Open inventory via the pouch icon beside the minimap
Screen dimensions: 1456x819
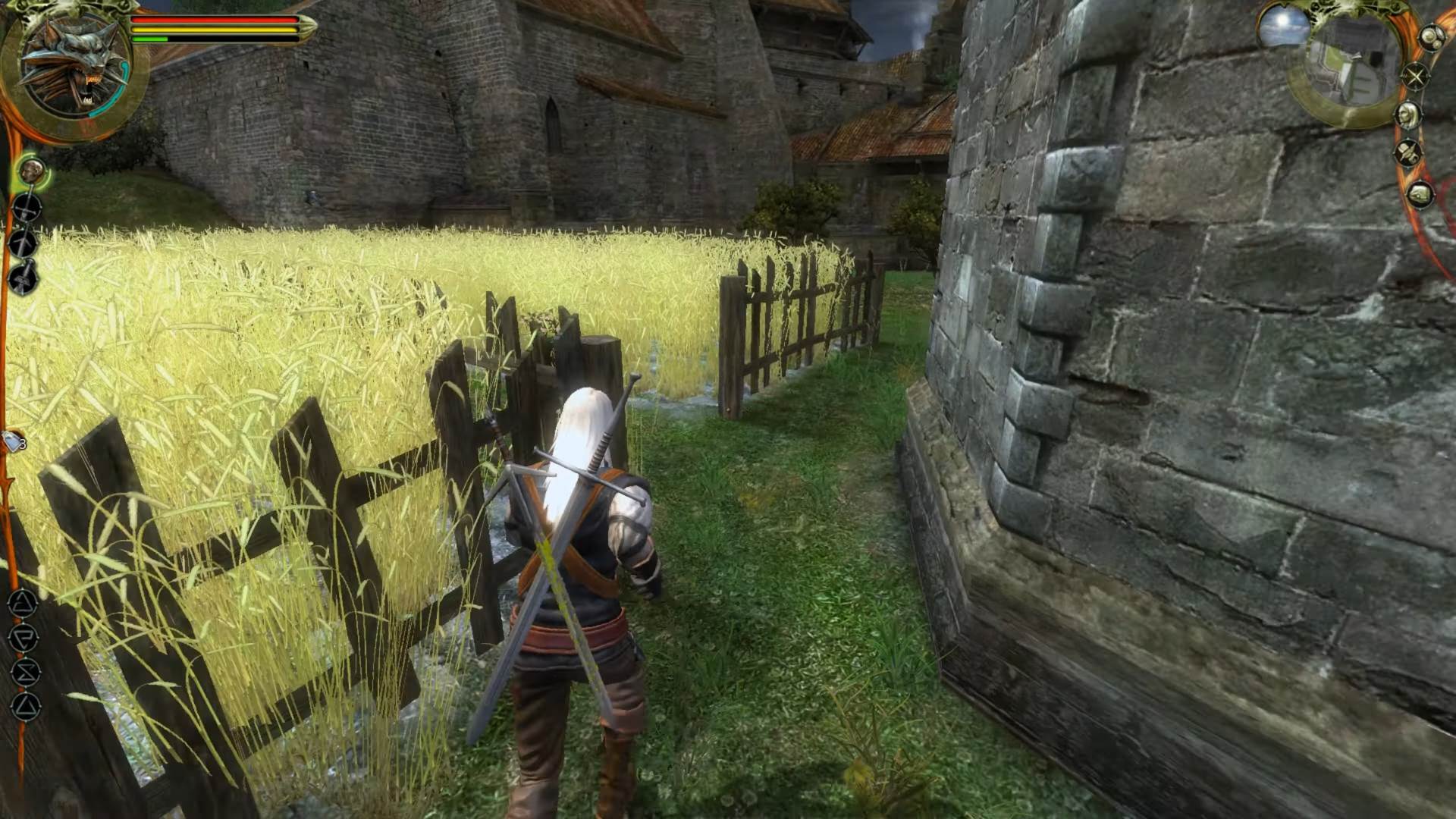1430,39
